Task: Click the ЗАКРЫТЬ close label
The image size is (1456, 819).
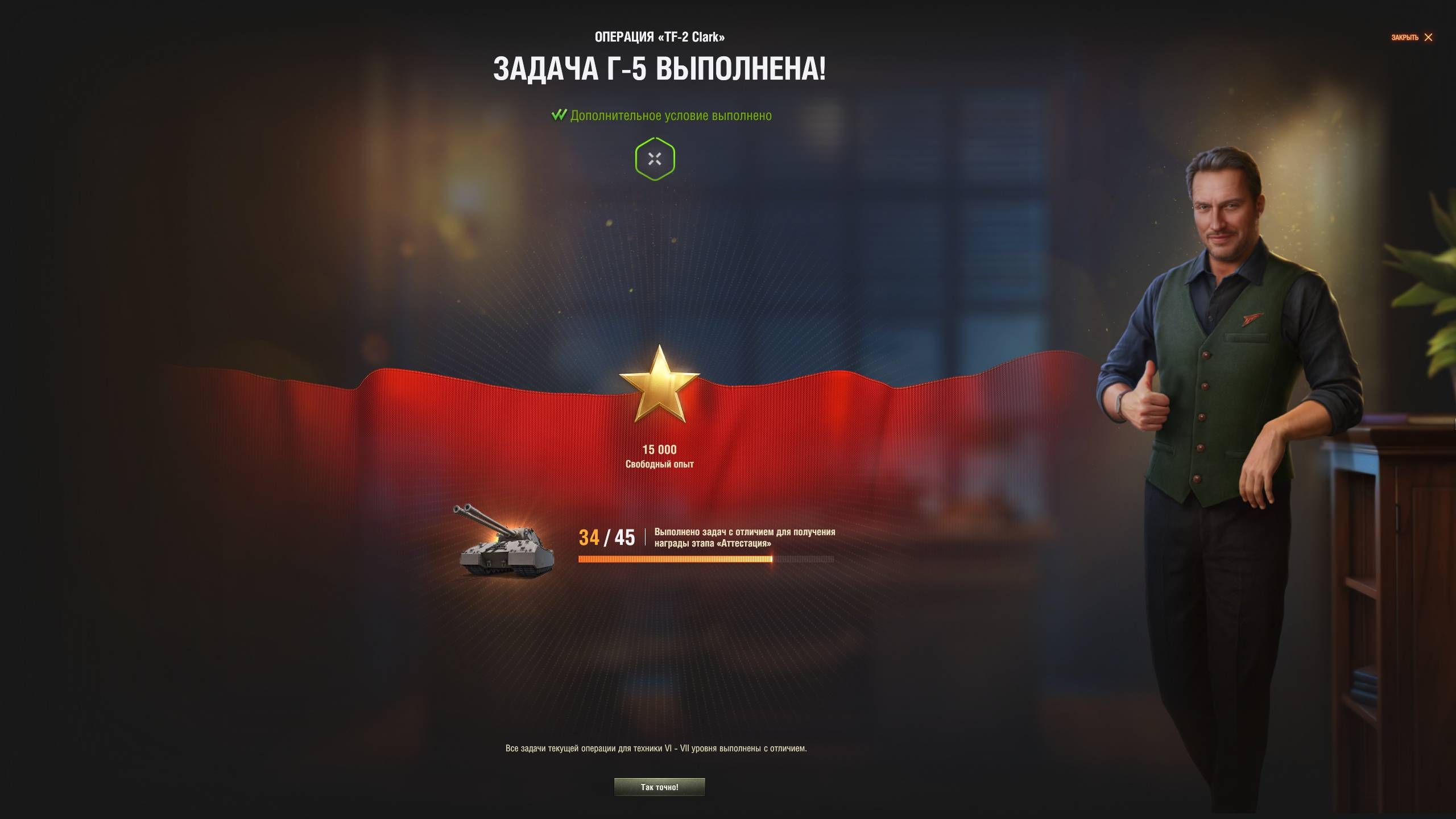Action: click(1405, 38)
